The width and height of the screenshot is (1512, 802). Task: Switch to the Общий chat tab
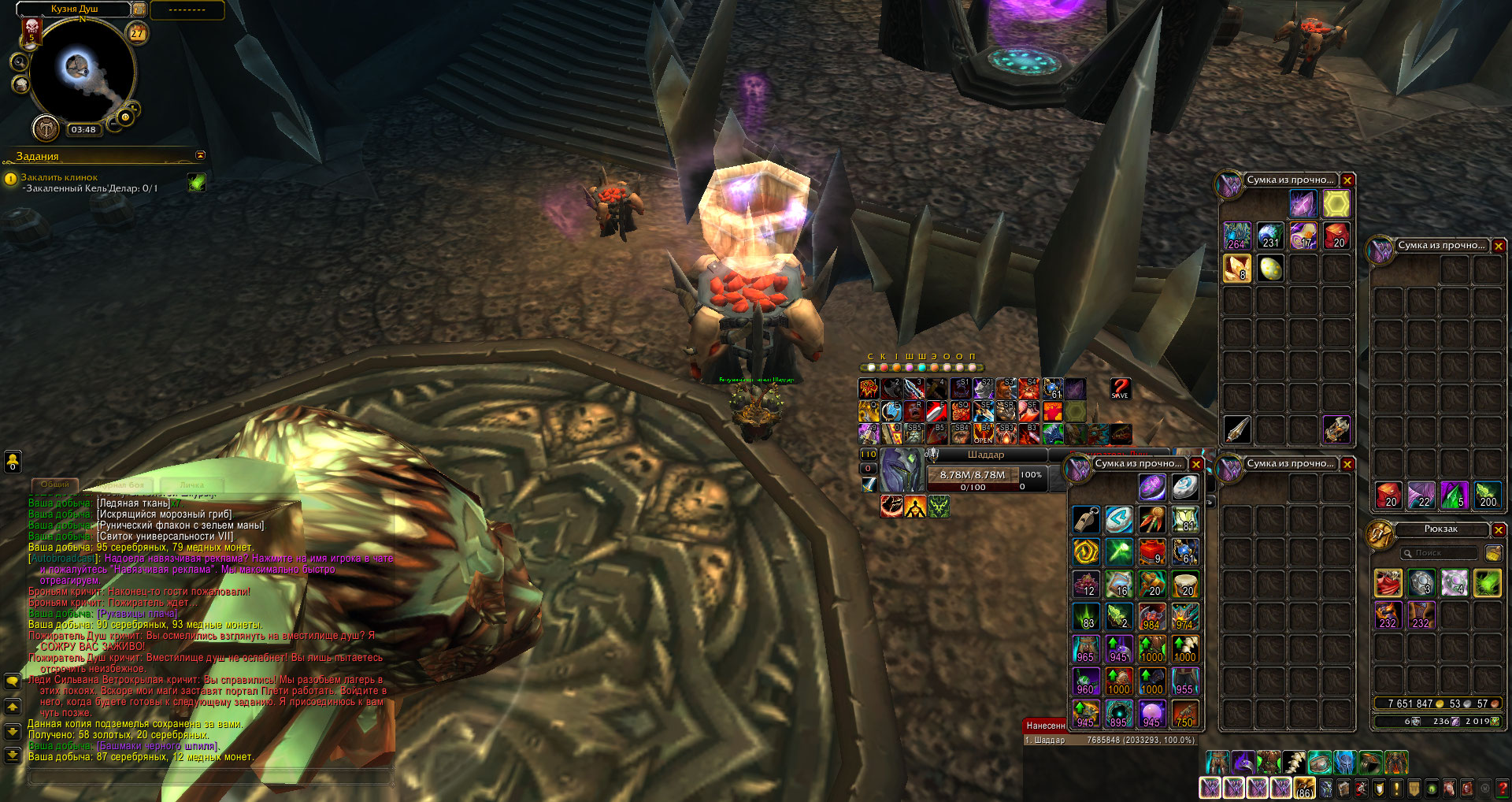pyautogui.click(x=55, y=485)
